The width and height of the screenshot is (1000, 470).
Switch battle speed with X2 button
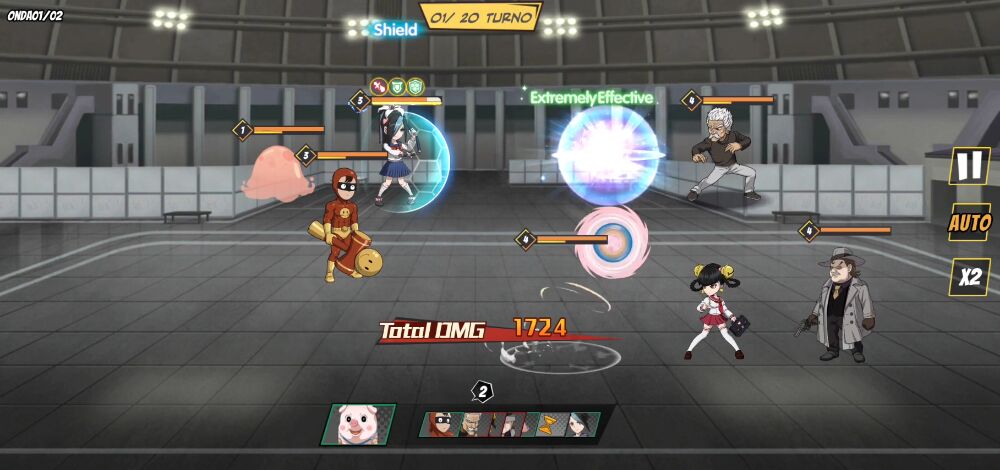pyautogui.click(x=969, y=277)
